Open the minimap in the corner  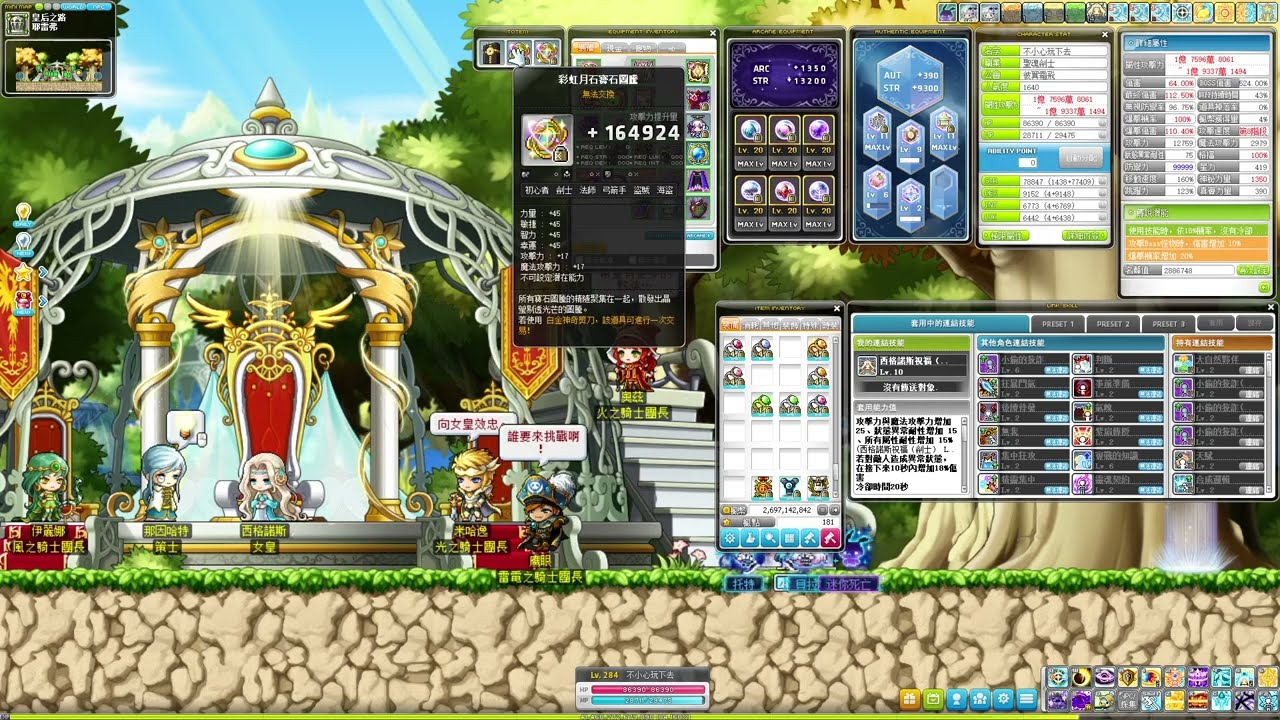[x=58, y=66]
